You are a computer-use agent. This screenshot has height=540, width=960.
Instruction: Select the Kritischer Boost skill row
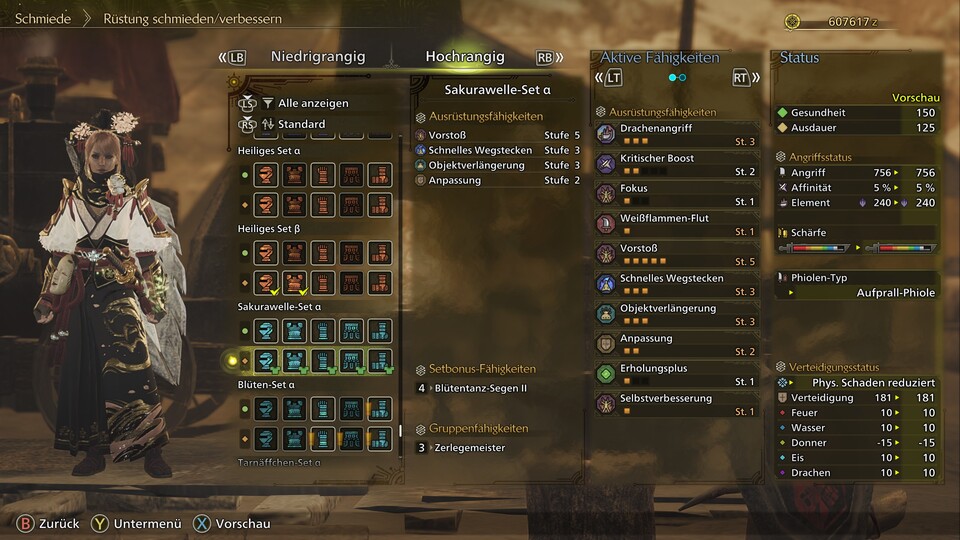point(676,164)
